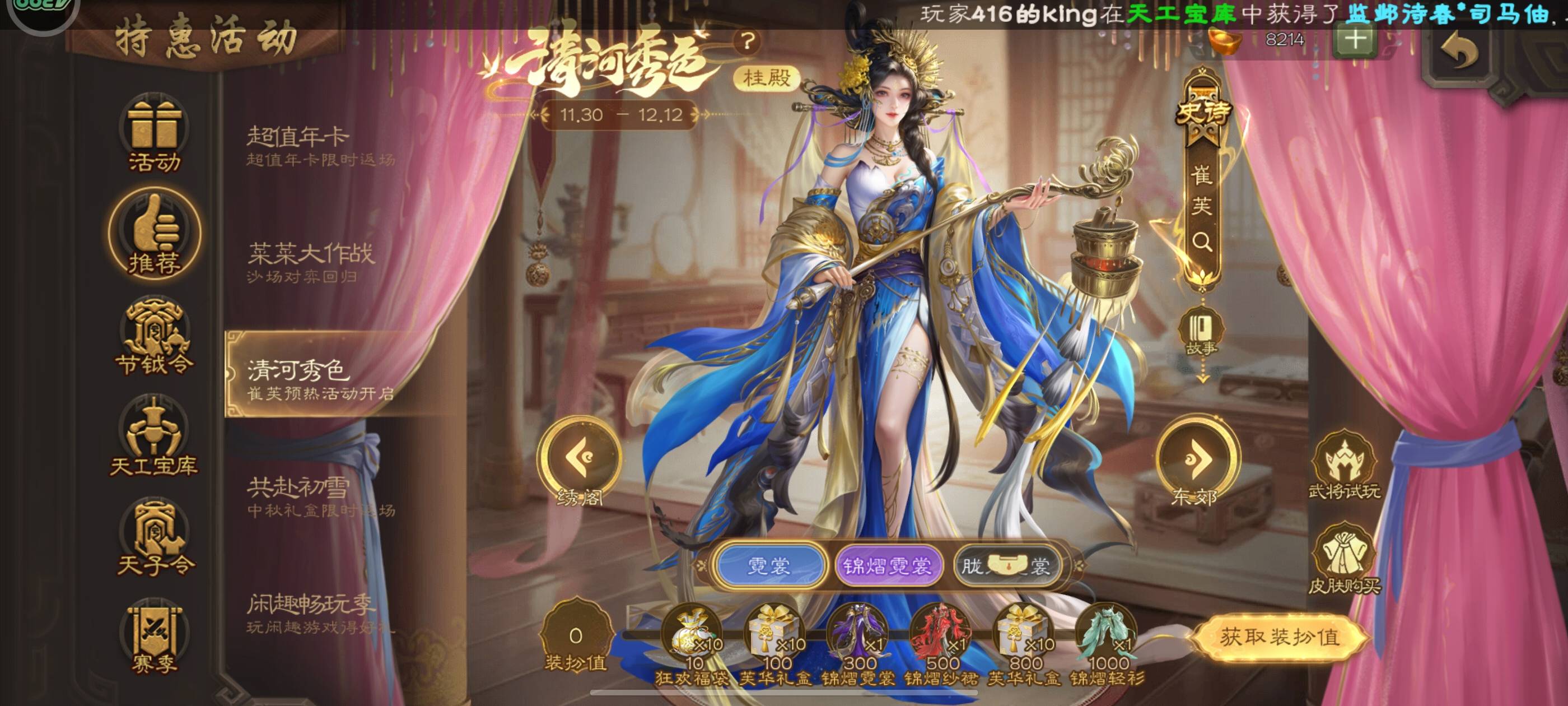Viewport: 1568px width, 706px height.
Task: Select the 赛季 season category
Action: [154, 638]
